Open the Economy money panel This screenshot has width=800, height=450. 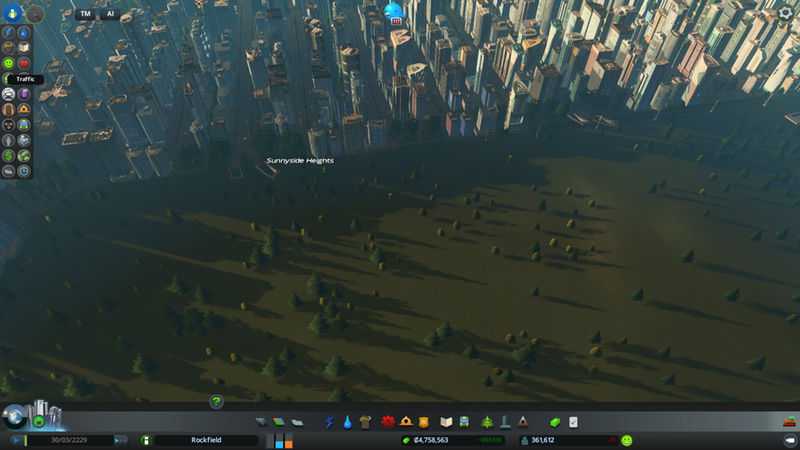pos(556,422)
